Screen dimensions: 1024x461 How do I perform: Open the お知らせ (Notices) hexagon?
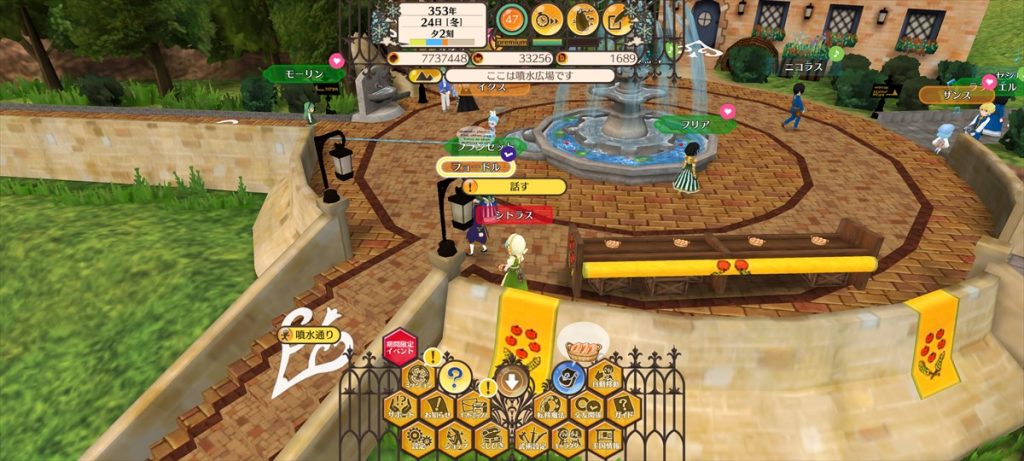coord(437,407)
